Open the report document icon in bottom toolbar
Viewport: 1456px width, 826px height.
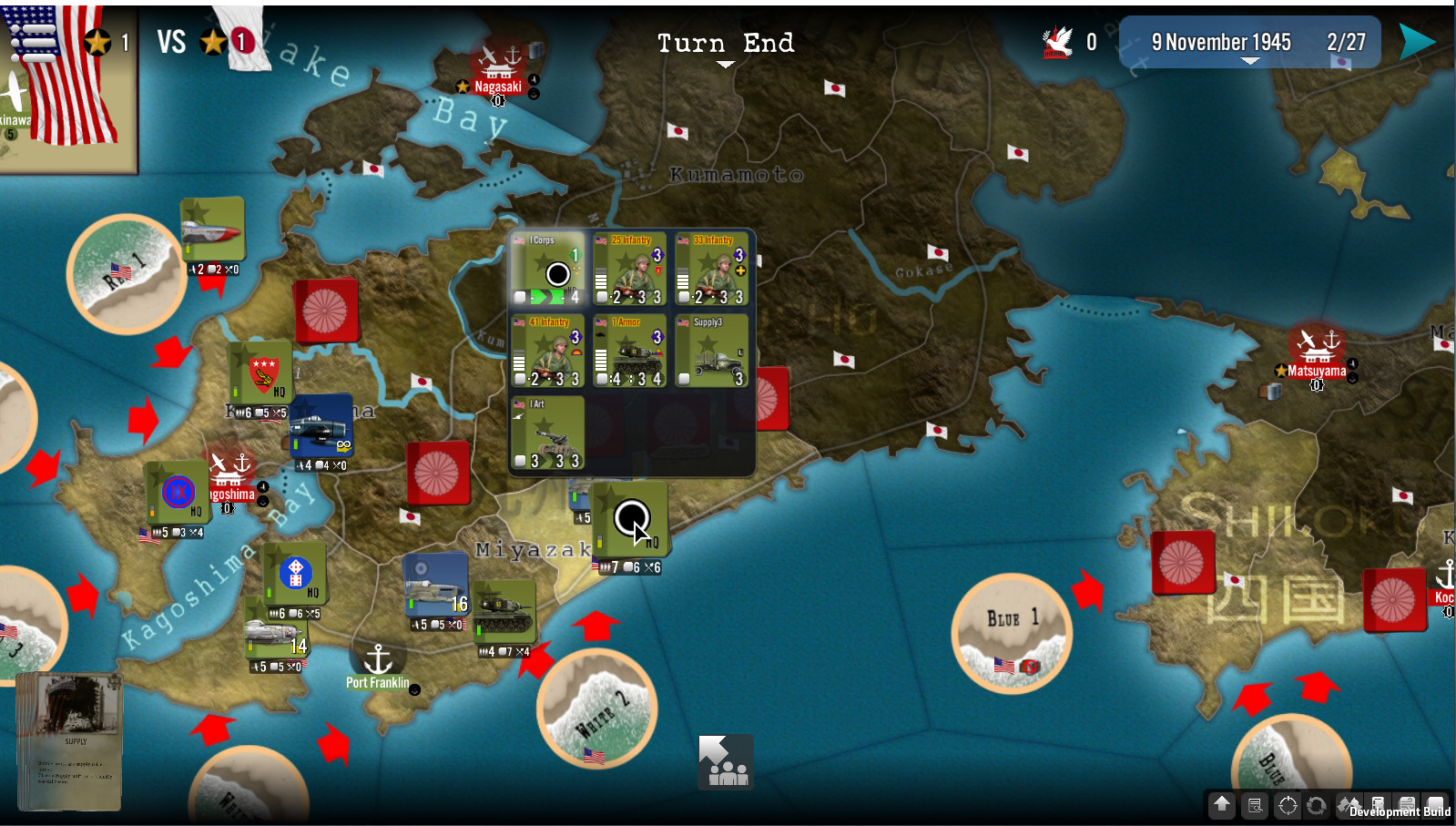[1256, 805]
